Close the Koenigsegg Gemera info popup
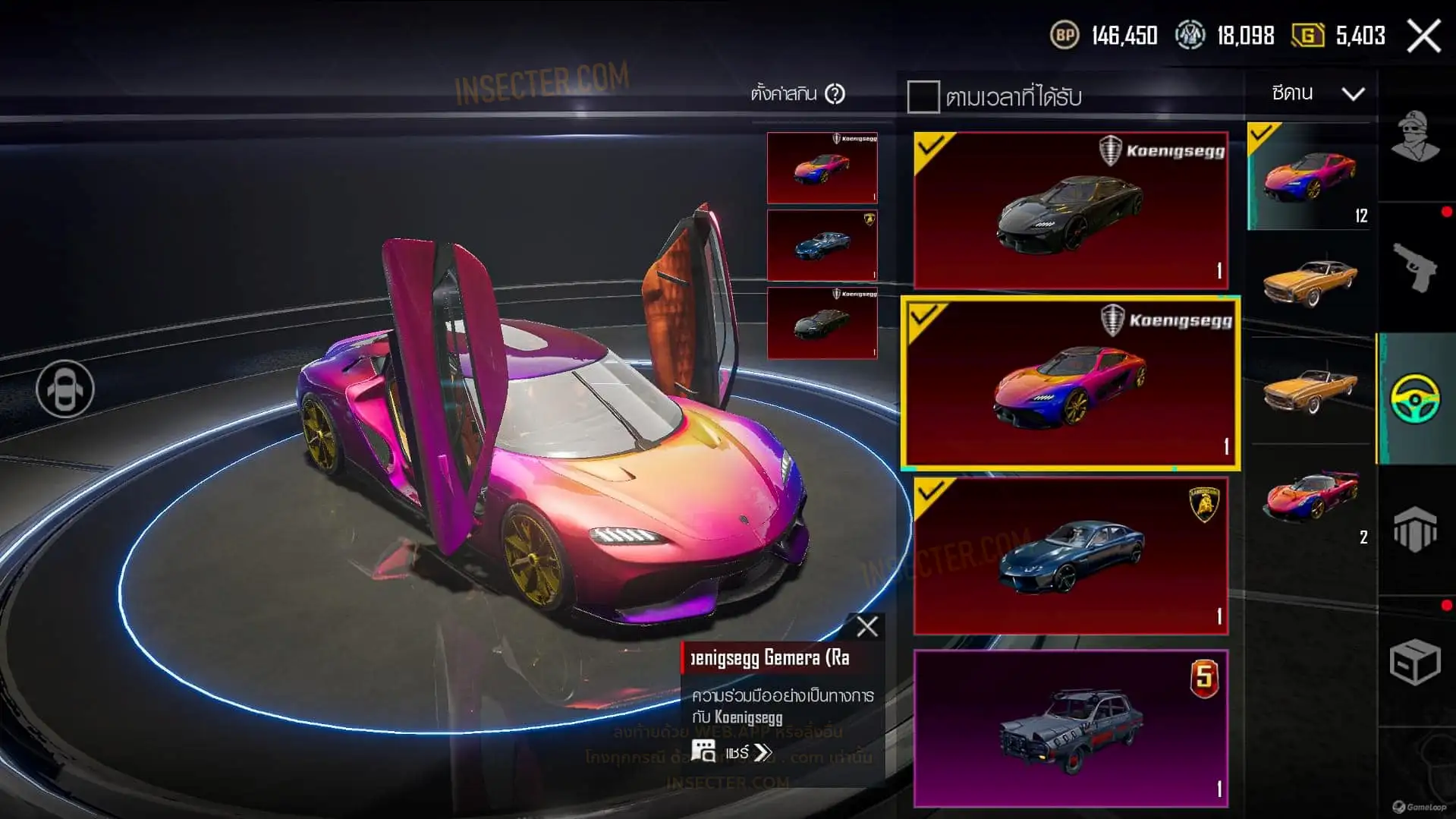 866,627
